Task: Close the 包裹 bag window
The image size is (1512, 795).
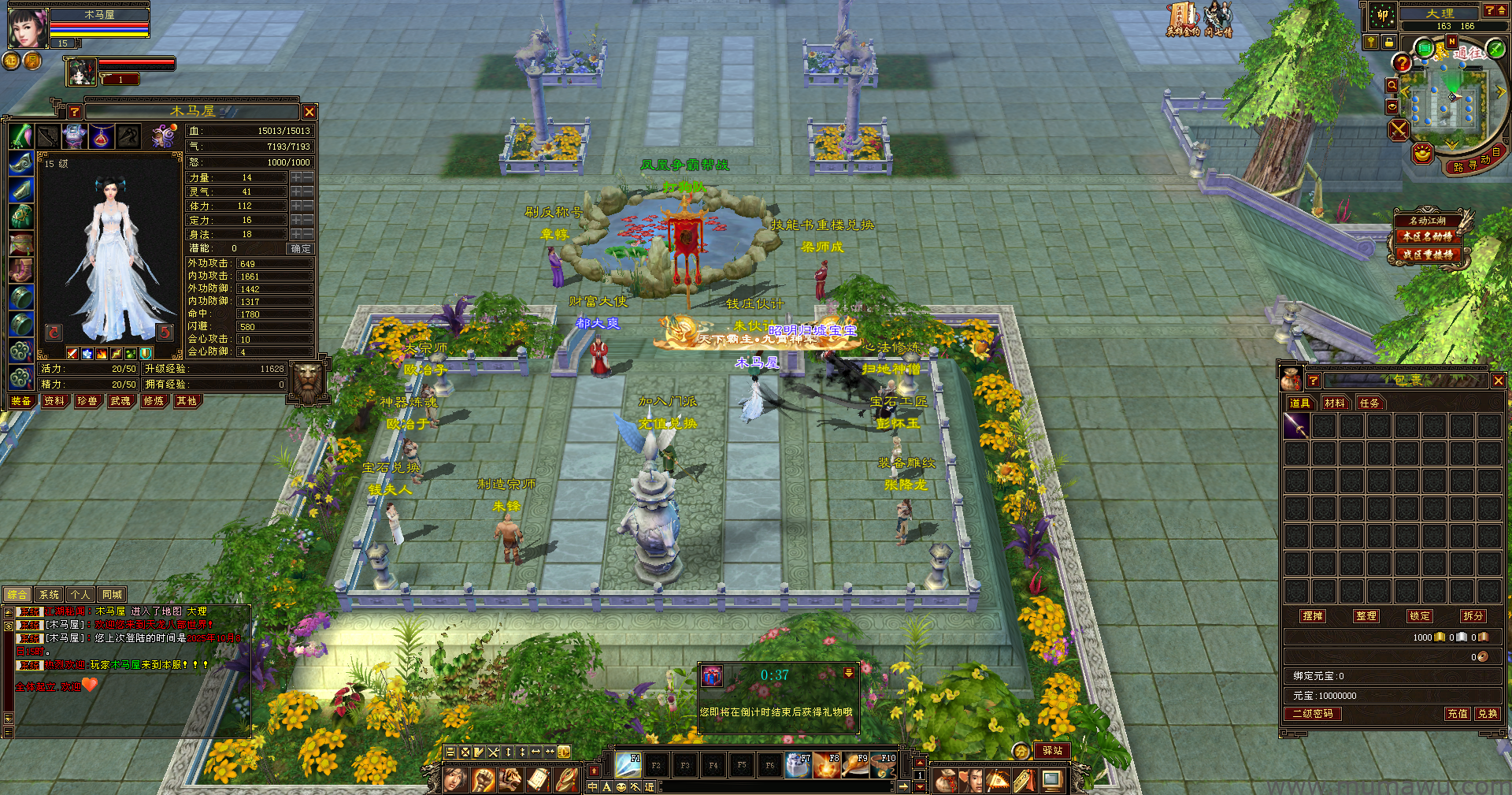Action: (1498, 381)
